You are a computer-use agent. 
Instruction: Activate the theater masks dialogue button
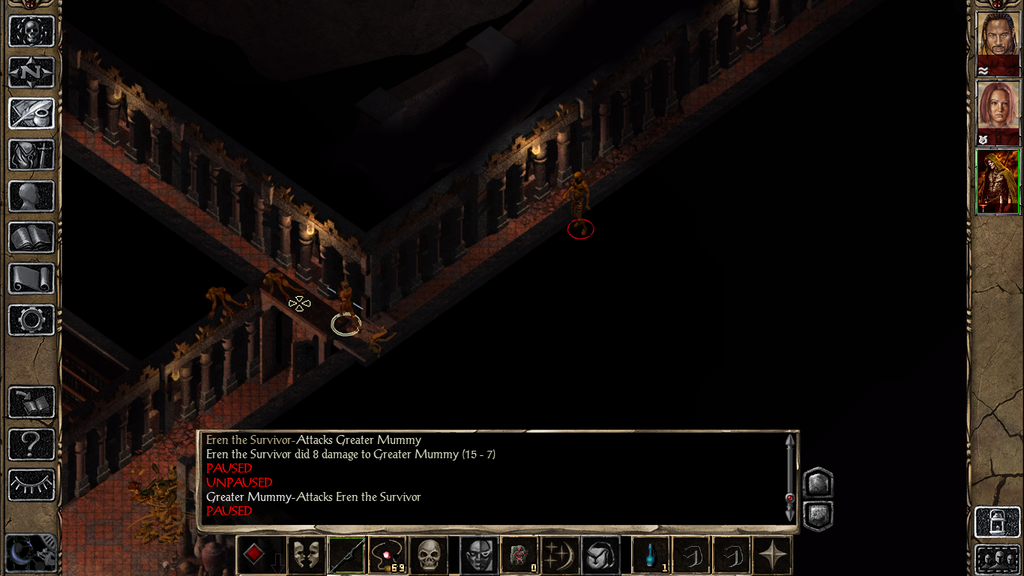305,555
